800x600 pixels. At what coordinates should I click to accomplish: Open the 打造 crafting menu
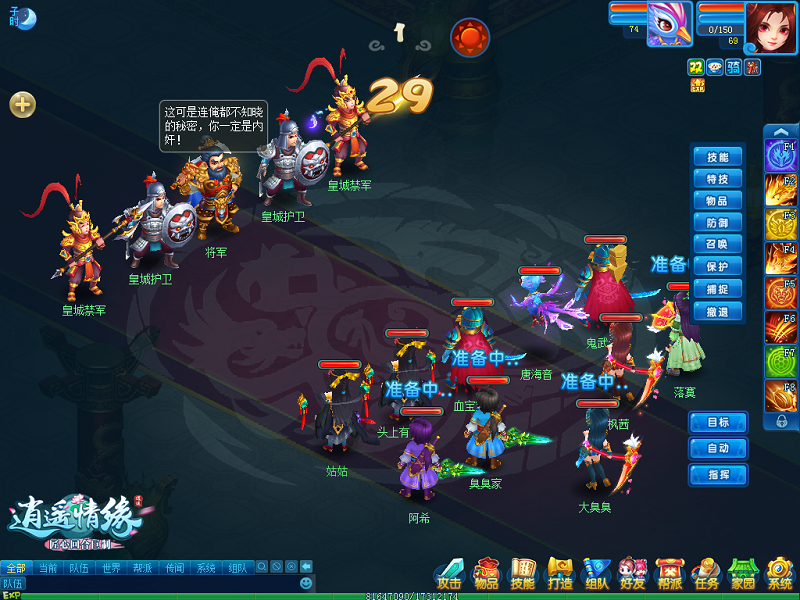click(x=560, y=573)
